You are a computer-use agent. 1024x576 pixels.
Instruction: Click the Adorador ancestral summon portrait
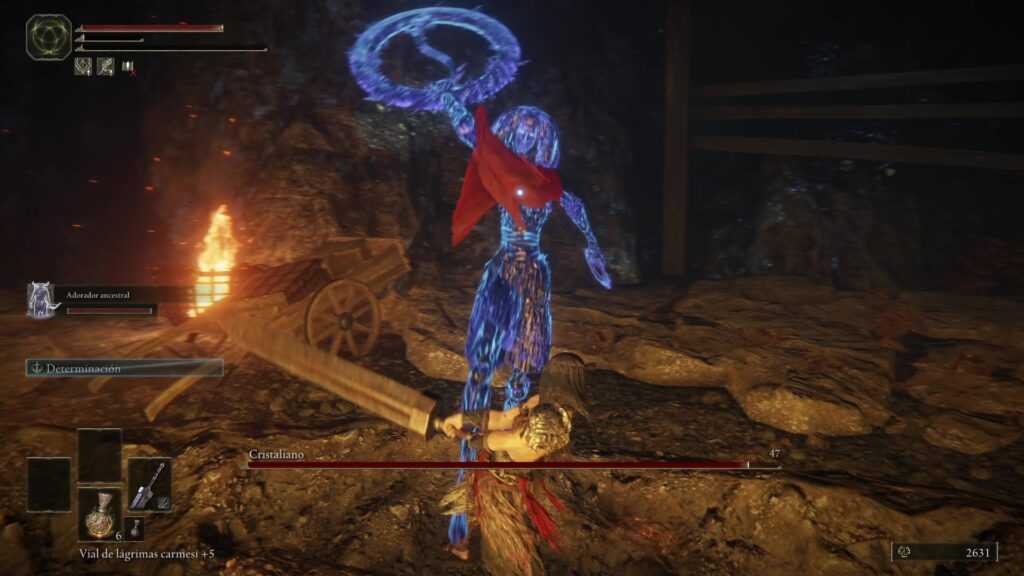pyautogui.click(x=42, y=300)
